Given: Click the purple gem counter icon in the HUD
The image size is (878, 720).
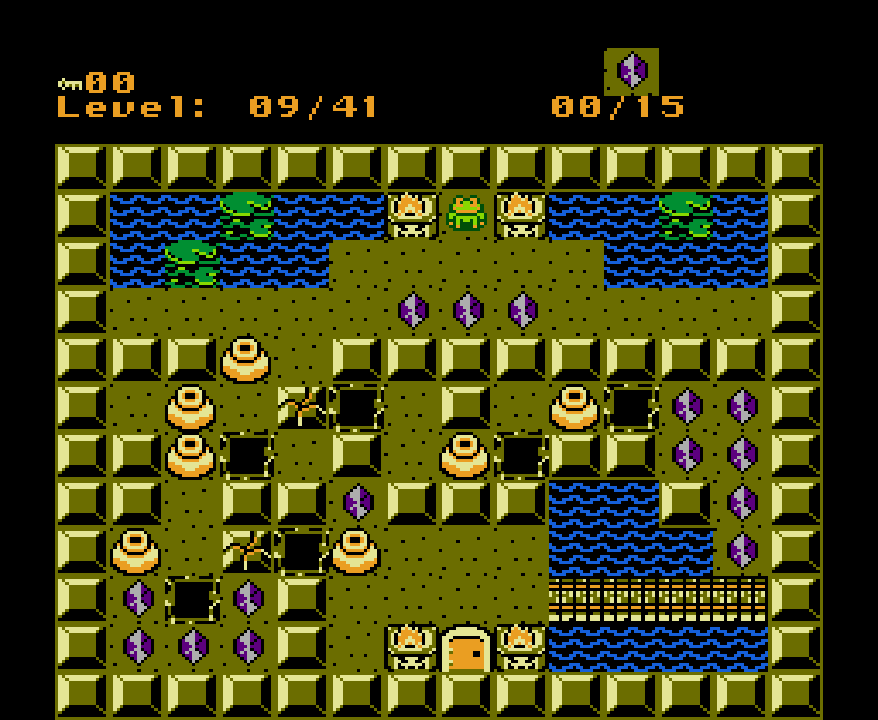Looking at the screenshot, I should [632, 71].
